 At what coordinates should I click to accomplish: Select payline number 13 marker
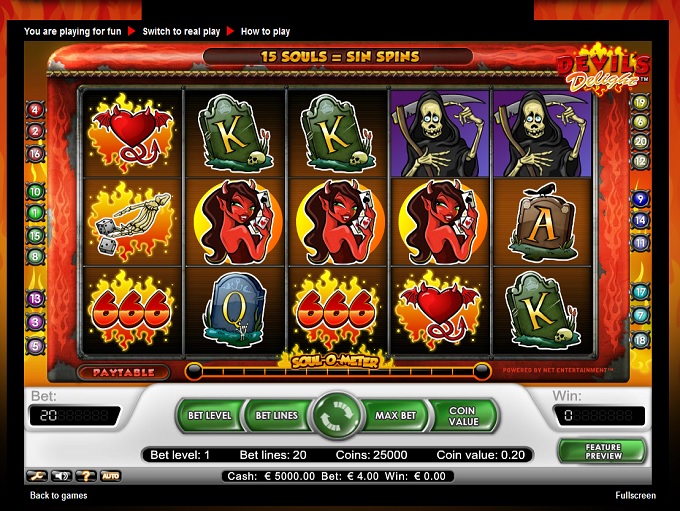pyautogui.click(x=35, y=299)
